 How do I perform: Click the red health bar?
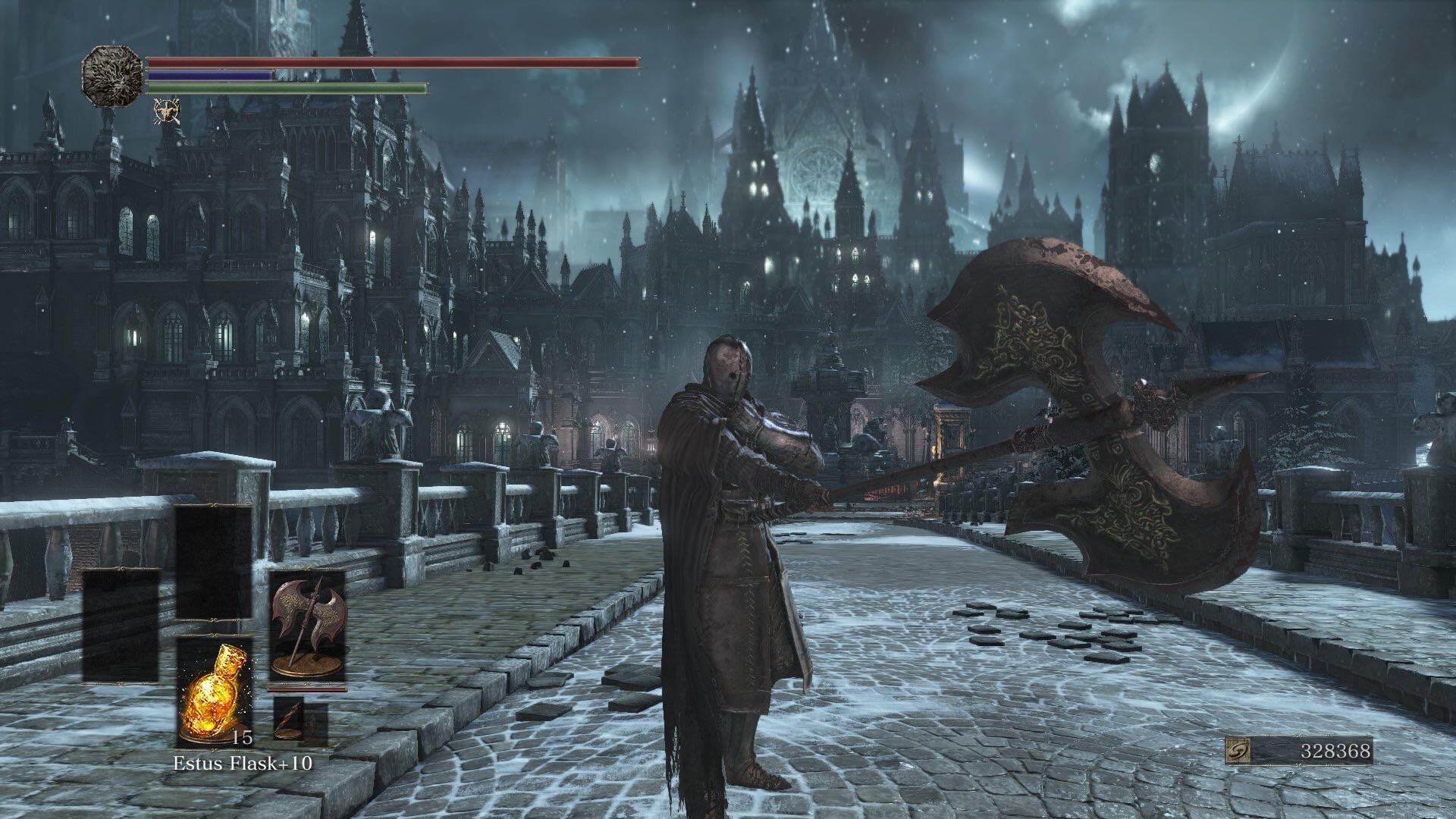point(394,63)
